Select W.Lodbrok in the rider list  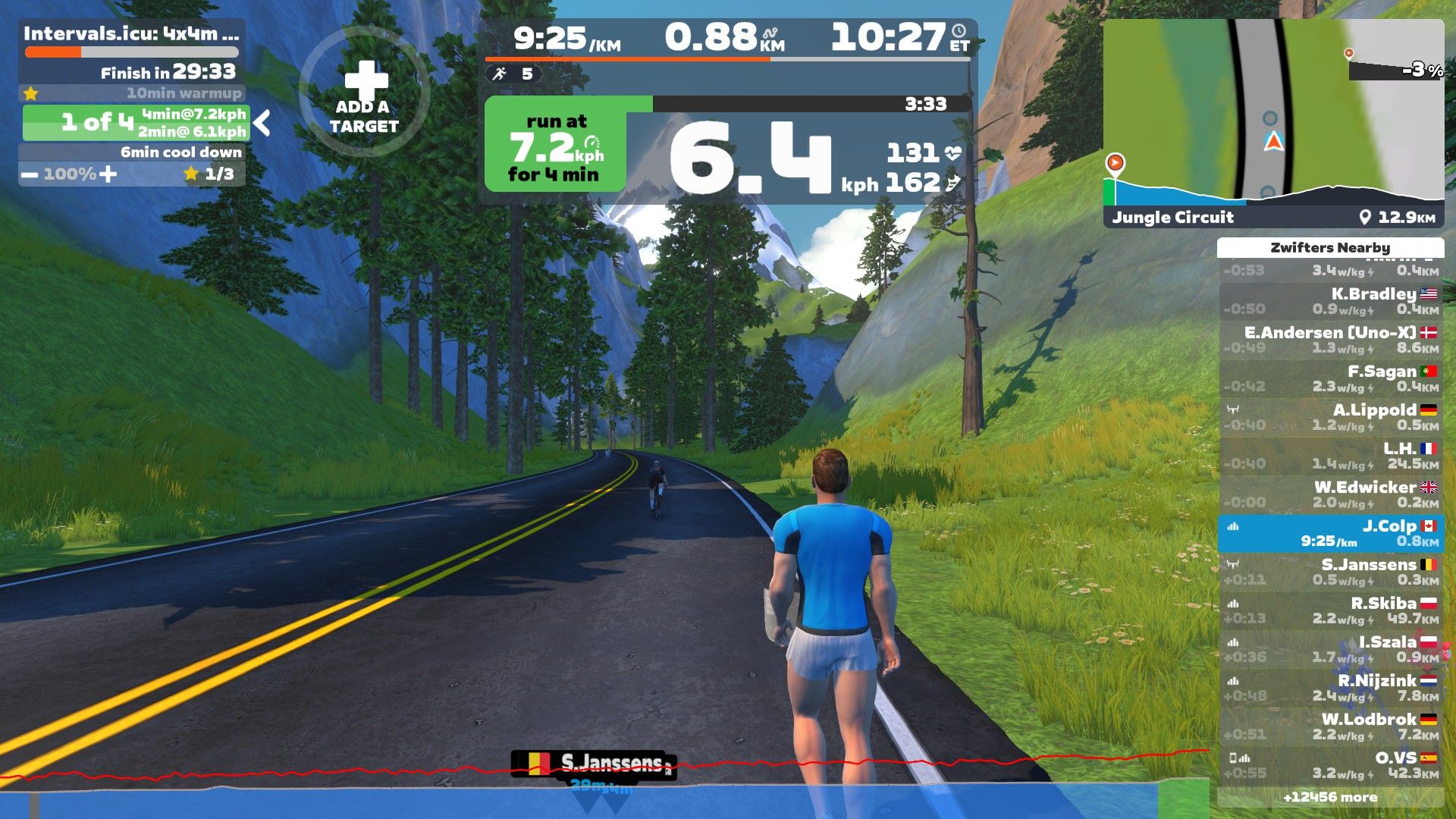click(1331, 726)
